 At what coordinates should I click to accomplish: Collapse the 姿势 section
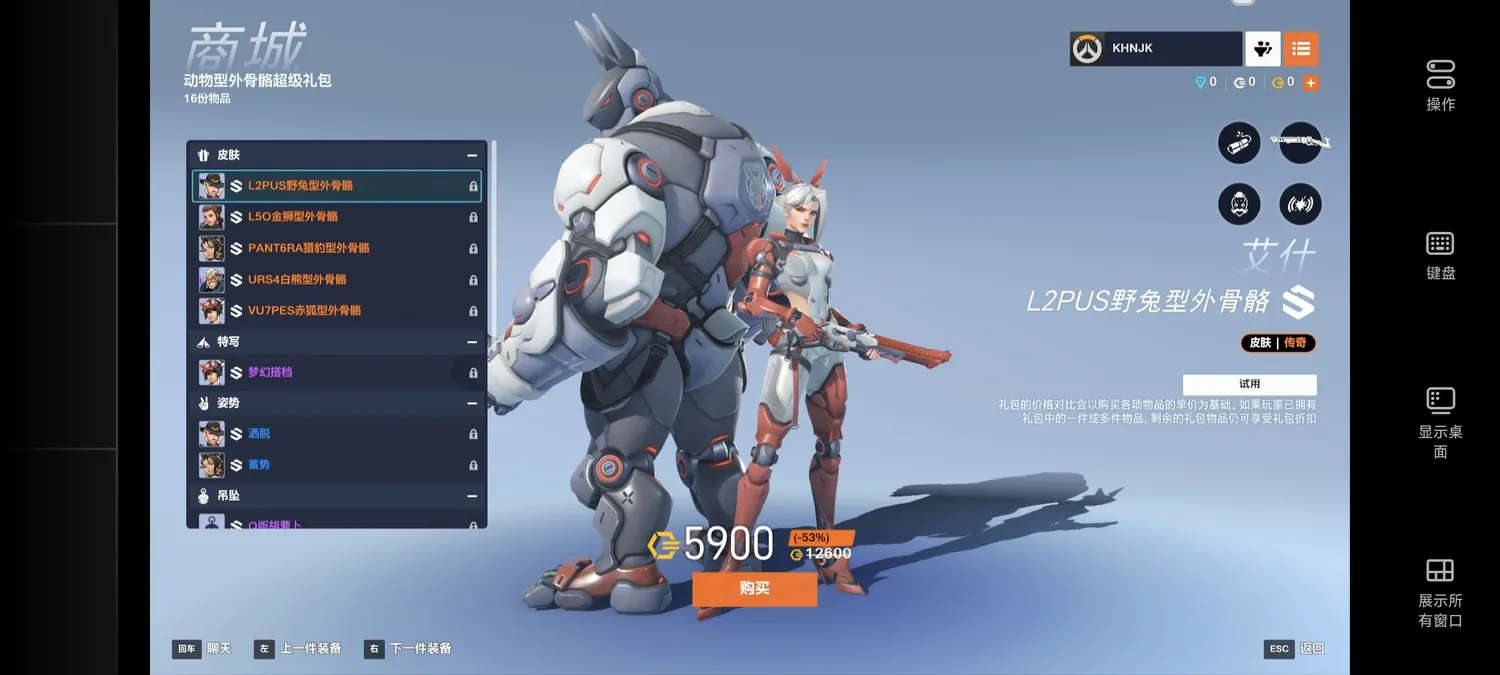pos(472,403)
